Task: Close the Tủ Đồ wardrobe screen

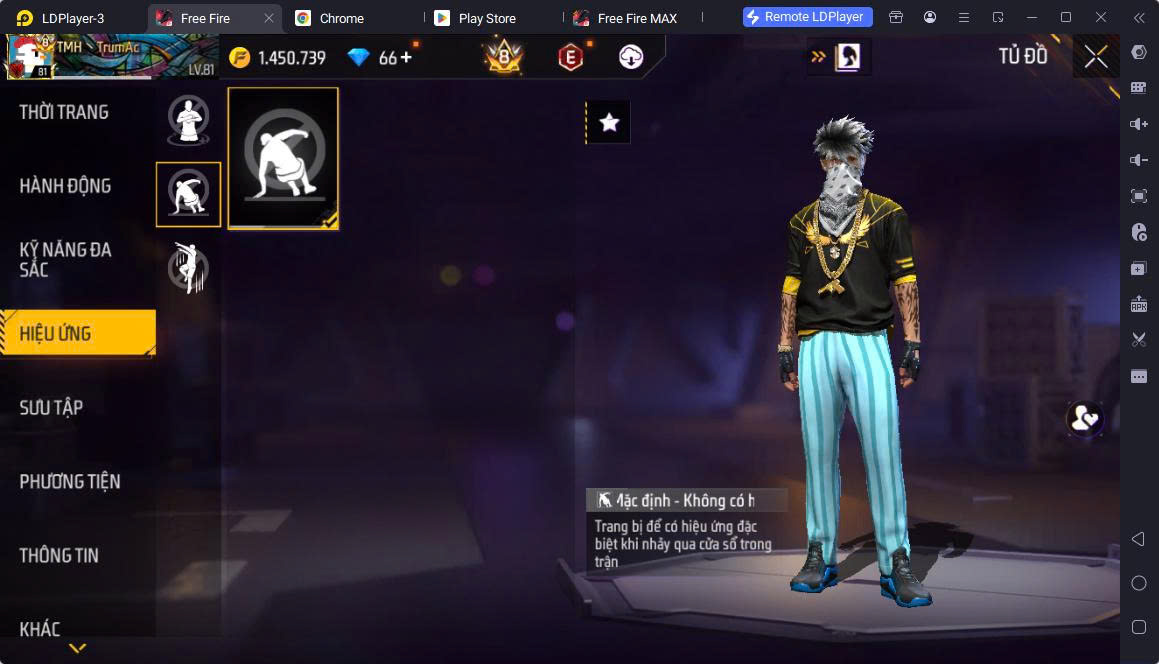Action: click(x=1096, y=57)
